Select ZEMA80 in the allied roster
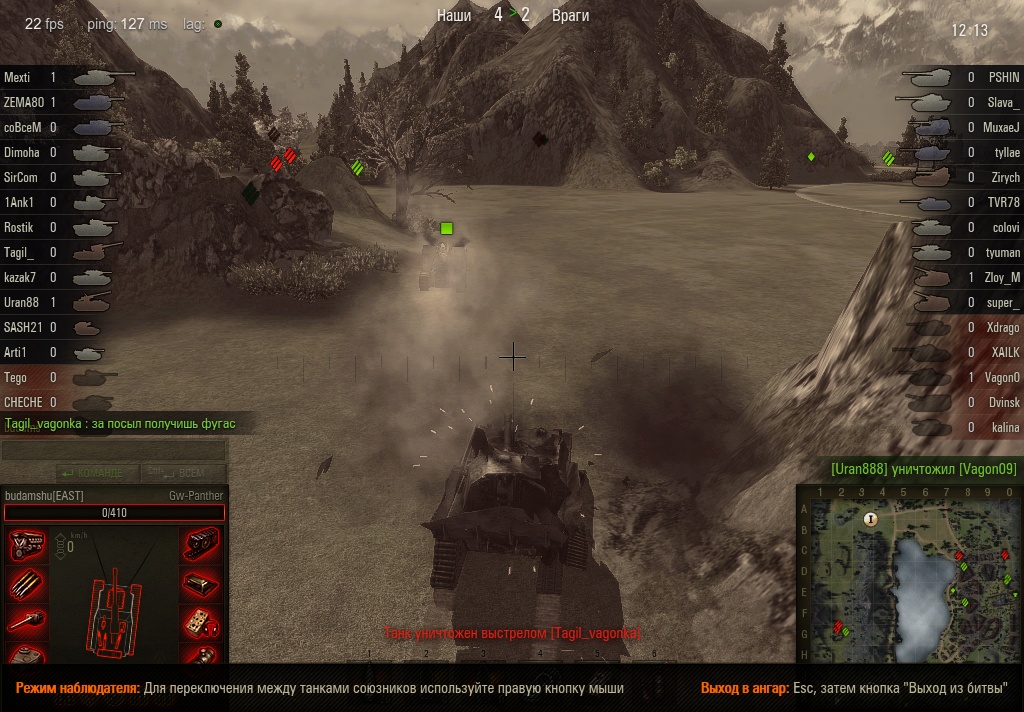This screenshot has width=1024, height=712. click(x=24, y=102)
